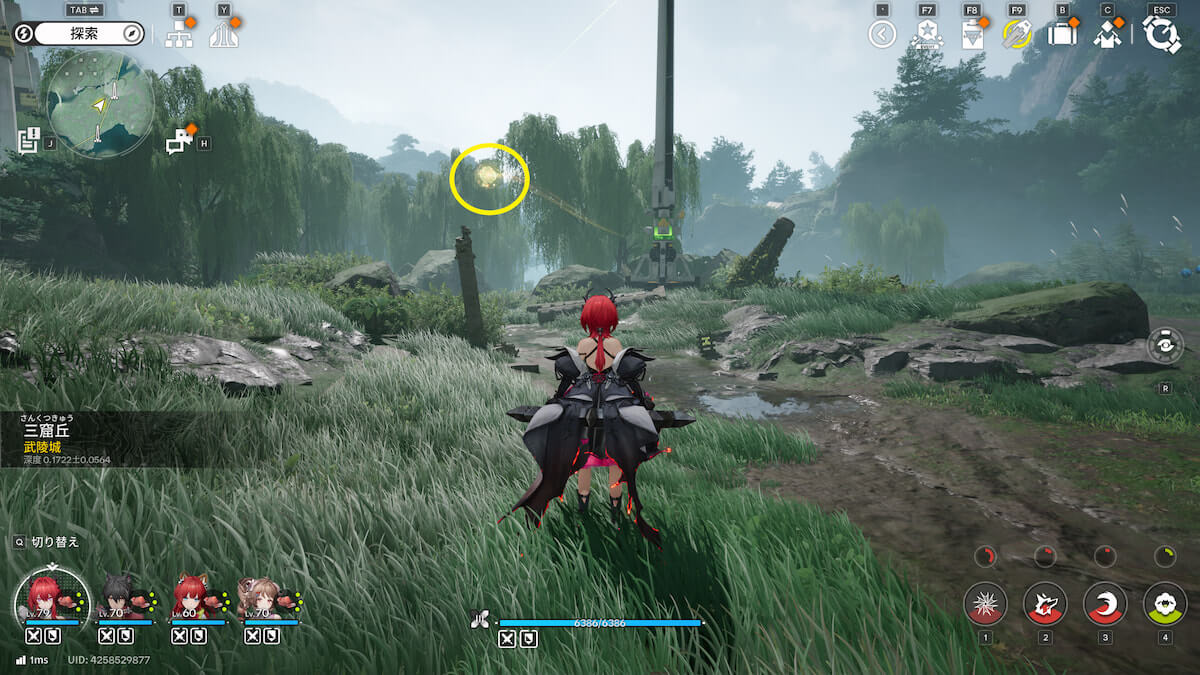Switch to the black-haired Lv.70 operator
The image size is (1200, 675).
(120, 598)
